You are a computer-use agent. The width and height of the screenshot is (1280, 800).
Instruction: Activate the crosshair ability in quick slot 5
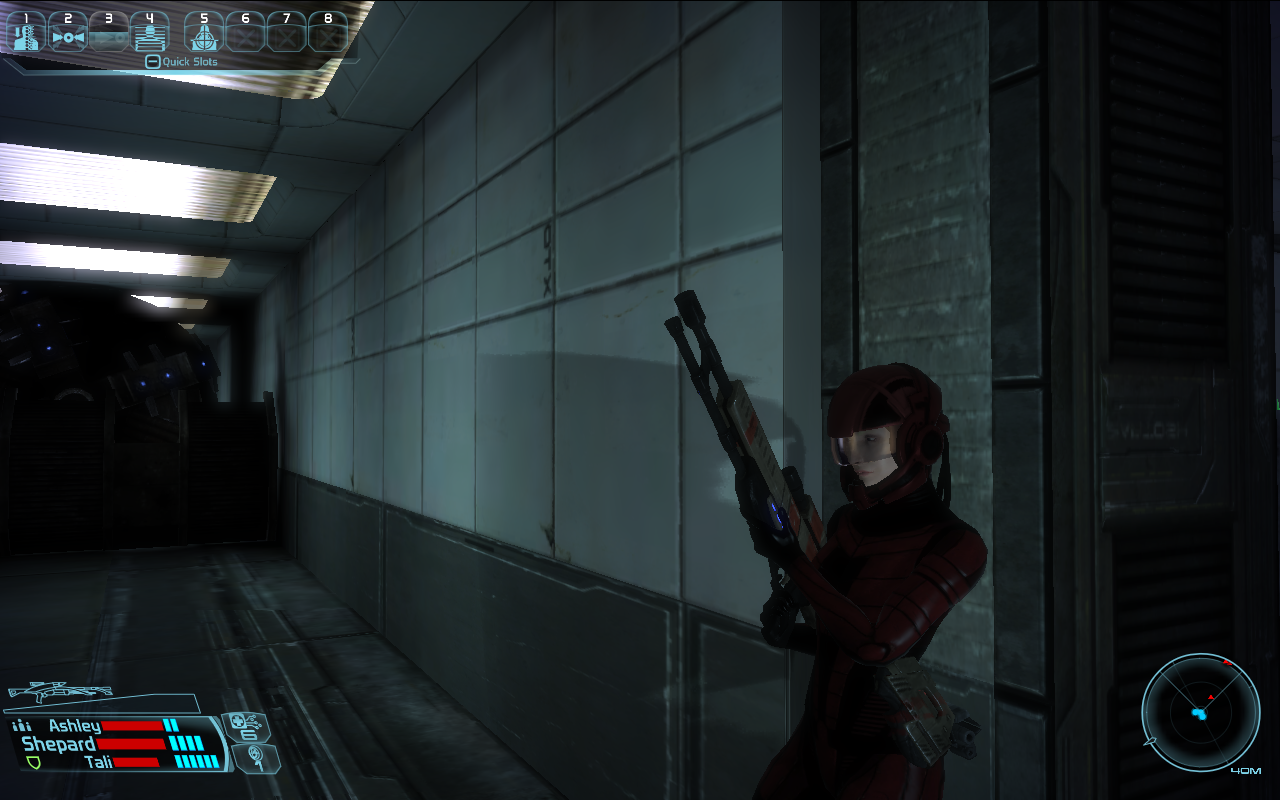tap(204, 32)
